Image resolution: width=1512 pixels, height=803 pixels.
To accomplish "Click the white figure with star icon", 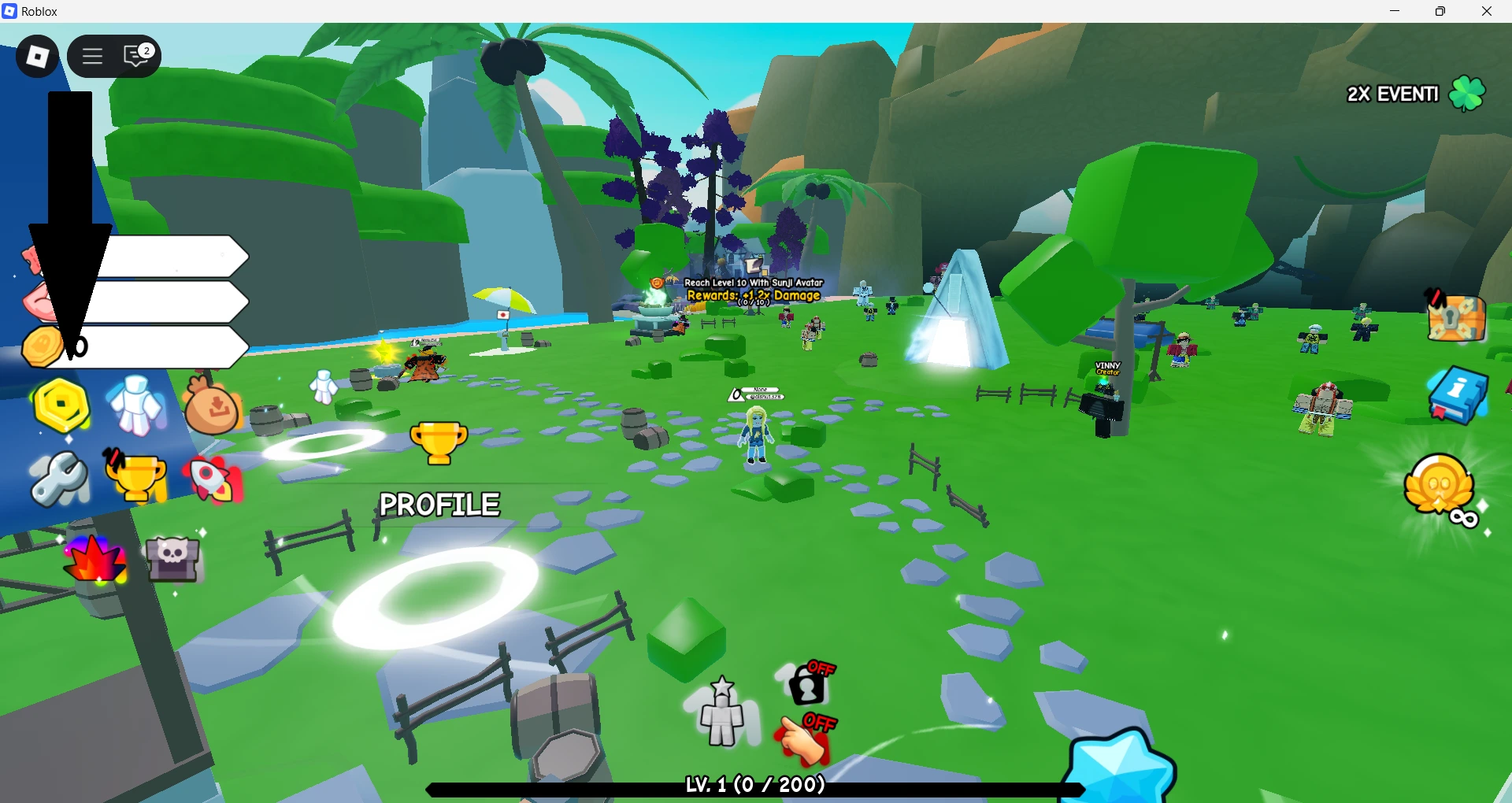I will [722, 712].
